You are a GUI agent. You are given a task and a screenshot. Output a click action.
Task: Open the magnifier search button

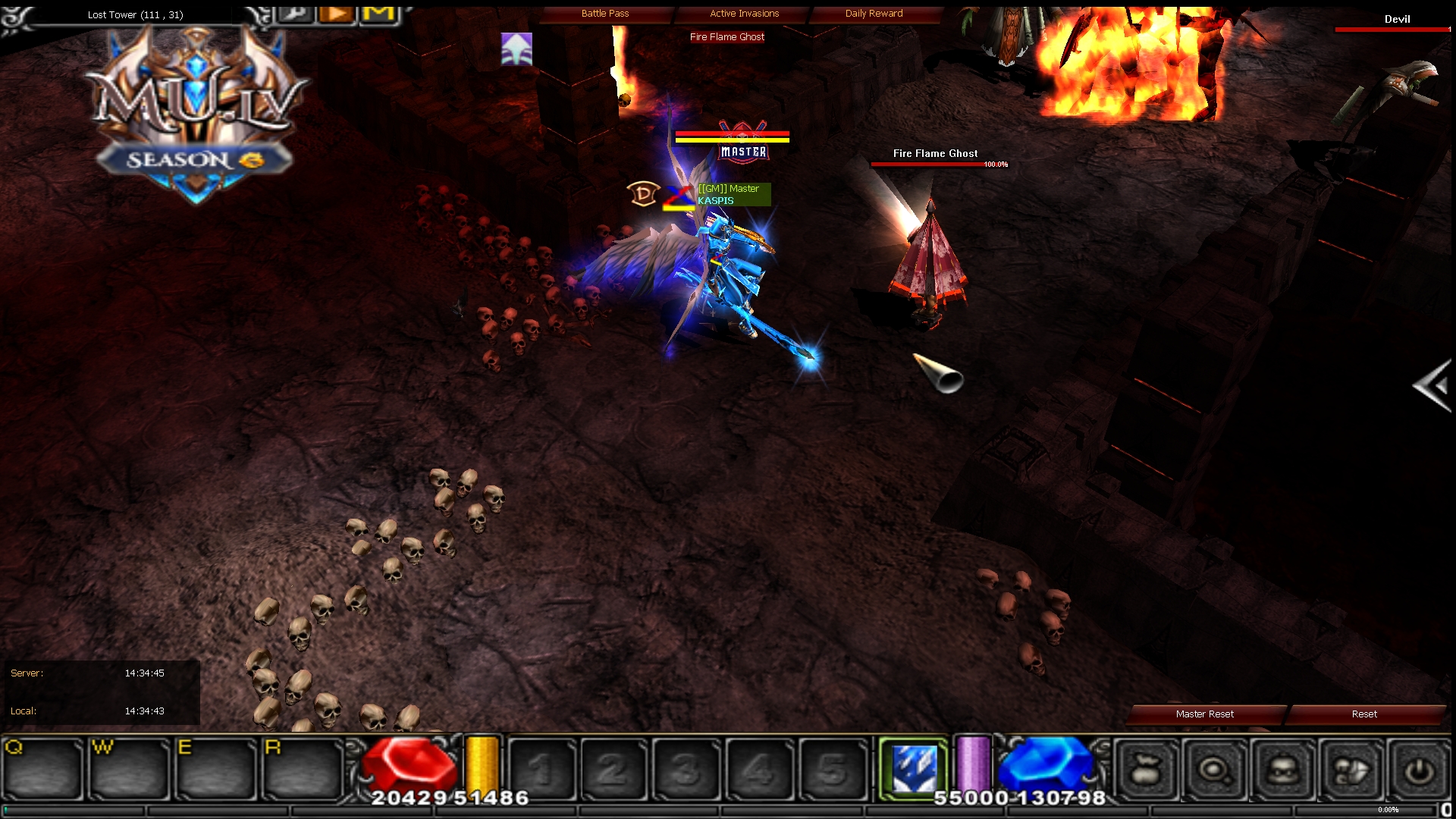pyautogui.click(x=1215, y=770)
